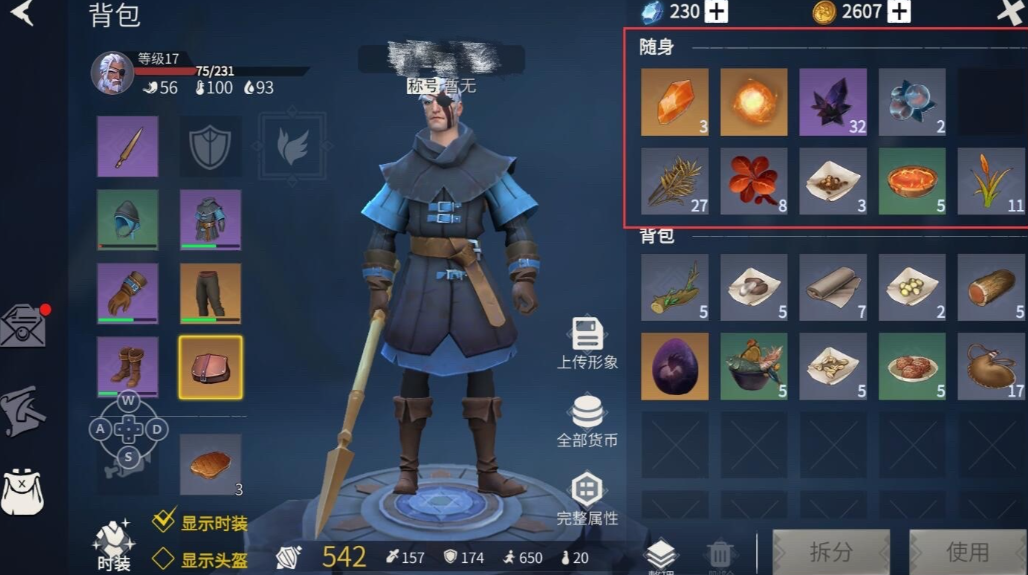
Task: Select the dark purple crystal stack of 32
Action: click(833, 102)
